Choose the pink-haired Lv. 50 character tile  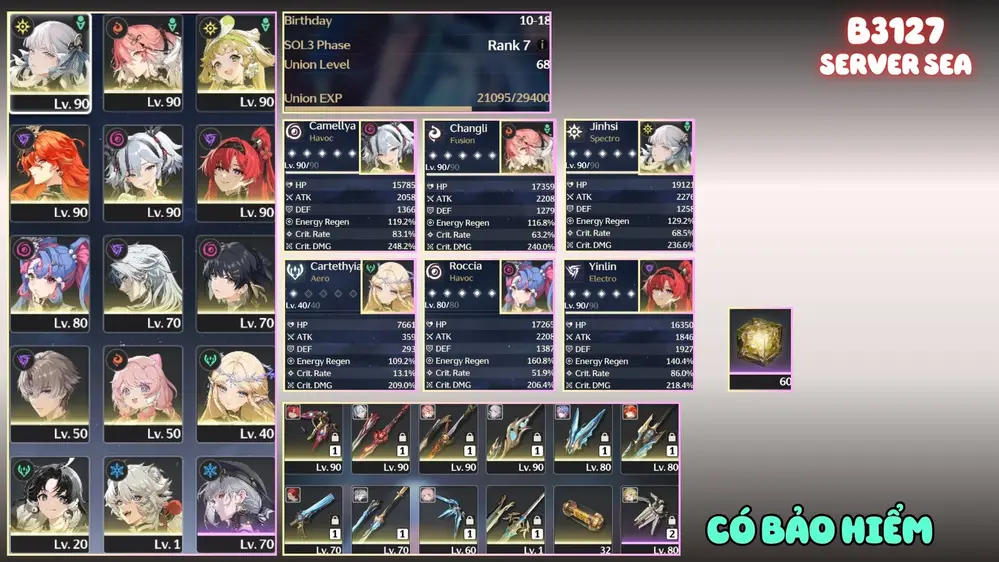[x=143, y=394]
